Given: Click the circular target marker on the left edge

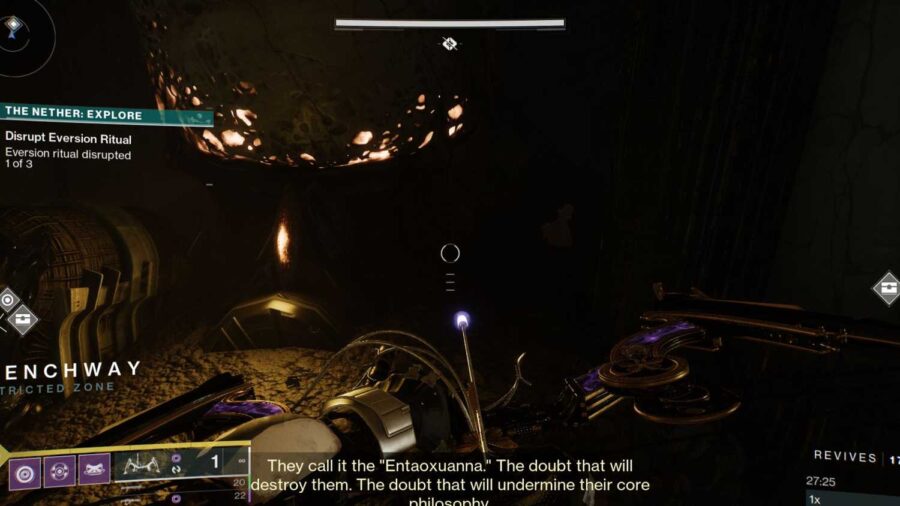Looking at the screenshot, I should (x=7, y=298).
